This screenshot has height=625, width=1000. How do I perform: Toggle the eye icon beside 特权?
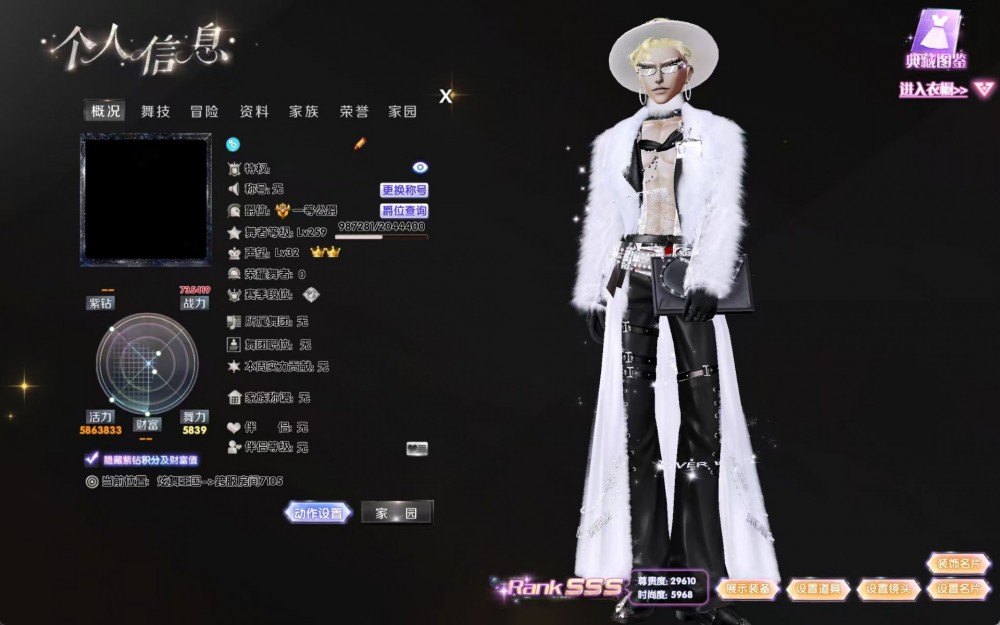coord(420,168)
